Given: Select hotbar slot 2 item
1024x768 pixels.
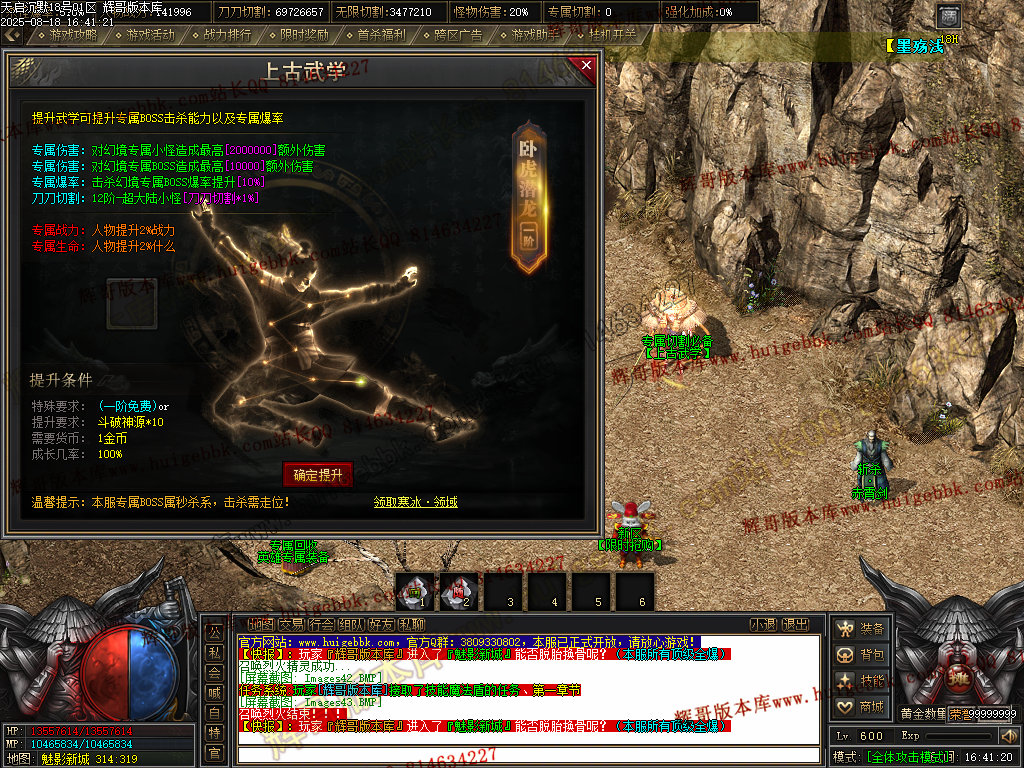Looking at the screenshot, I should tap(459, 591).
